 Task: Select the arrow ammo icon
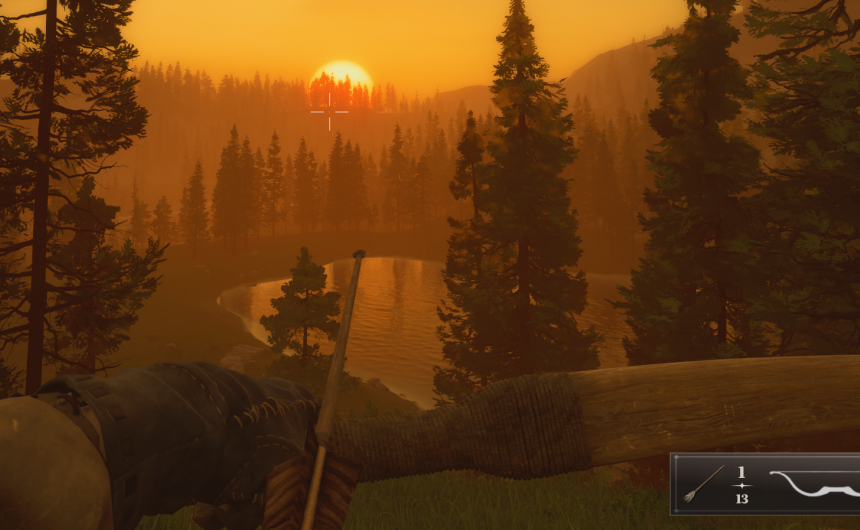click(704, 484)
